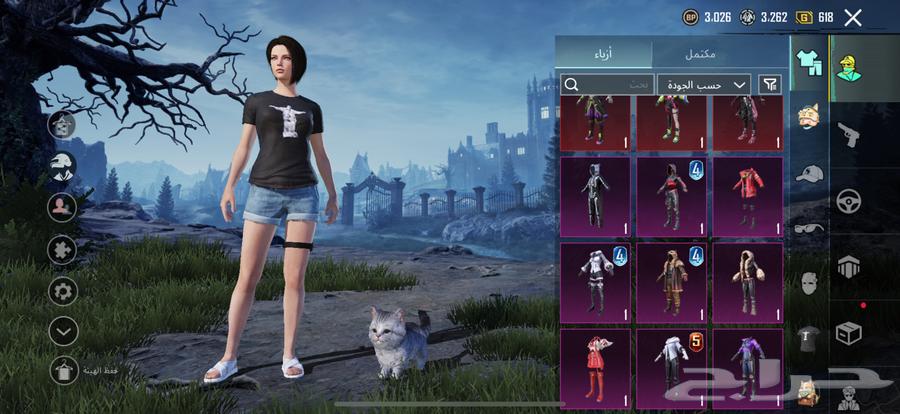900x414 pixels.
Task: Open the crate box section
Action: point(849,332)
